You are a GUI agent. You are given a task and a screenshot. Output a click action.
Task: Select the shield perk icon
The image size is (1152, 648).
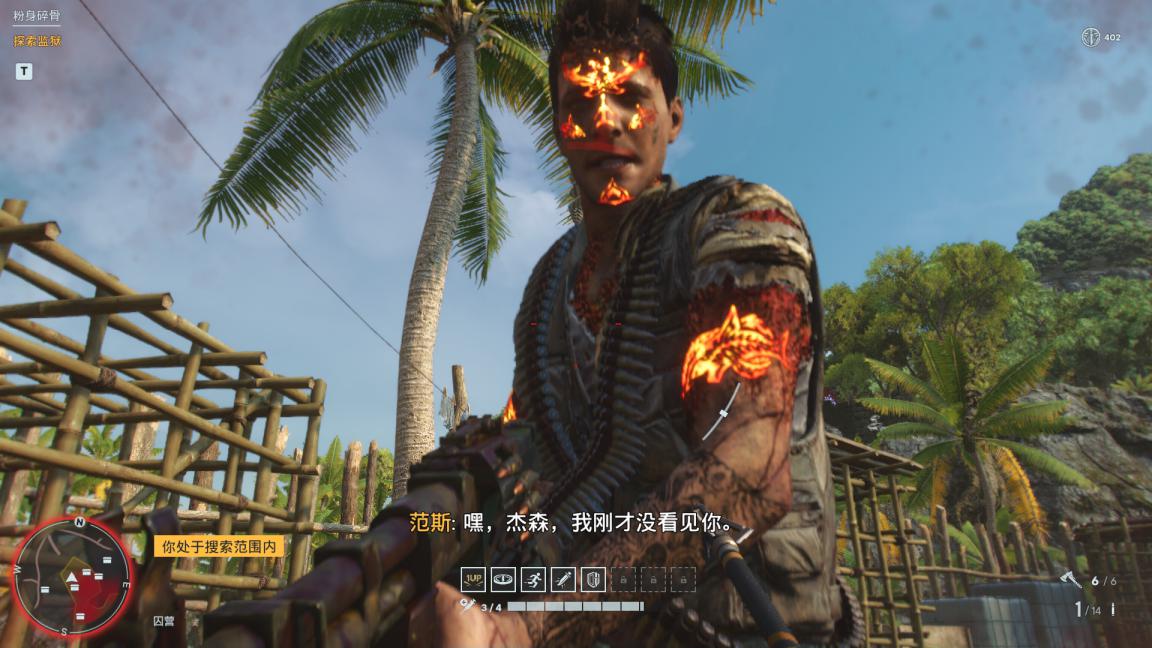pos(593,579)
